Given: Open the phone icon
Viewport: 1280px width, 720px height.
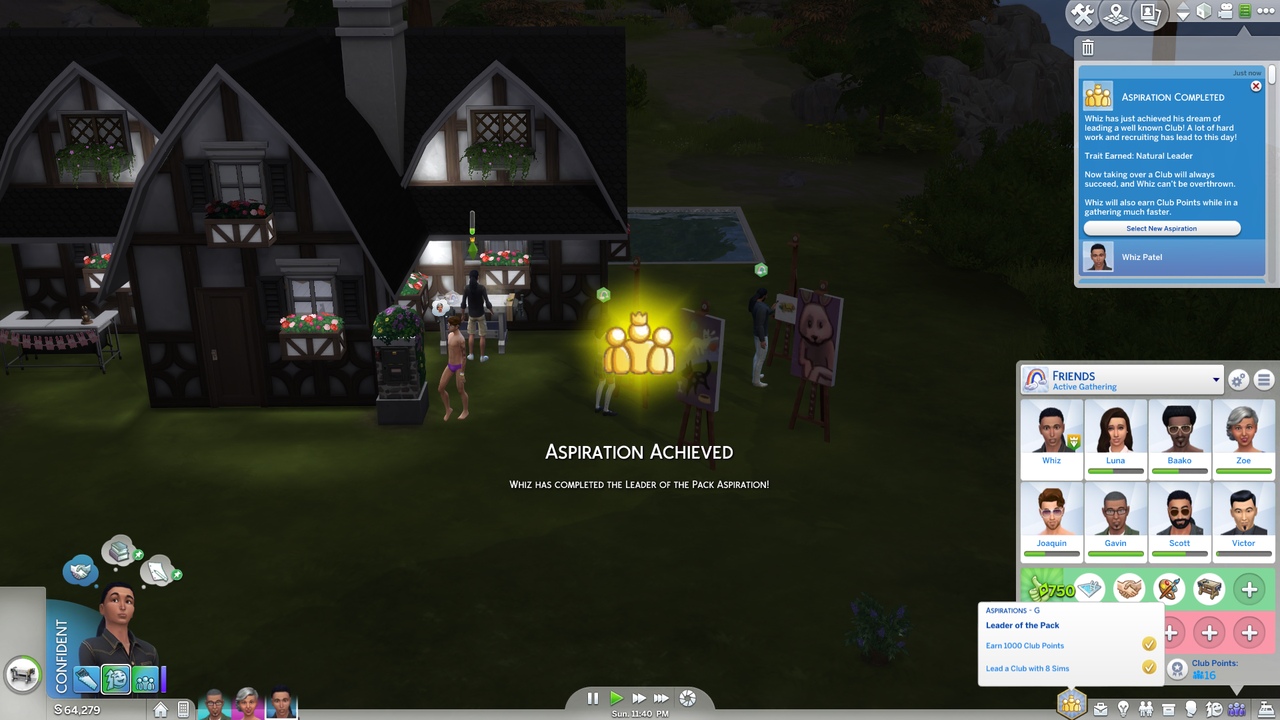Looking at the screenshot, I should (183, 709).
